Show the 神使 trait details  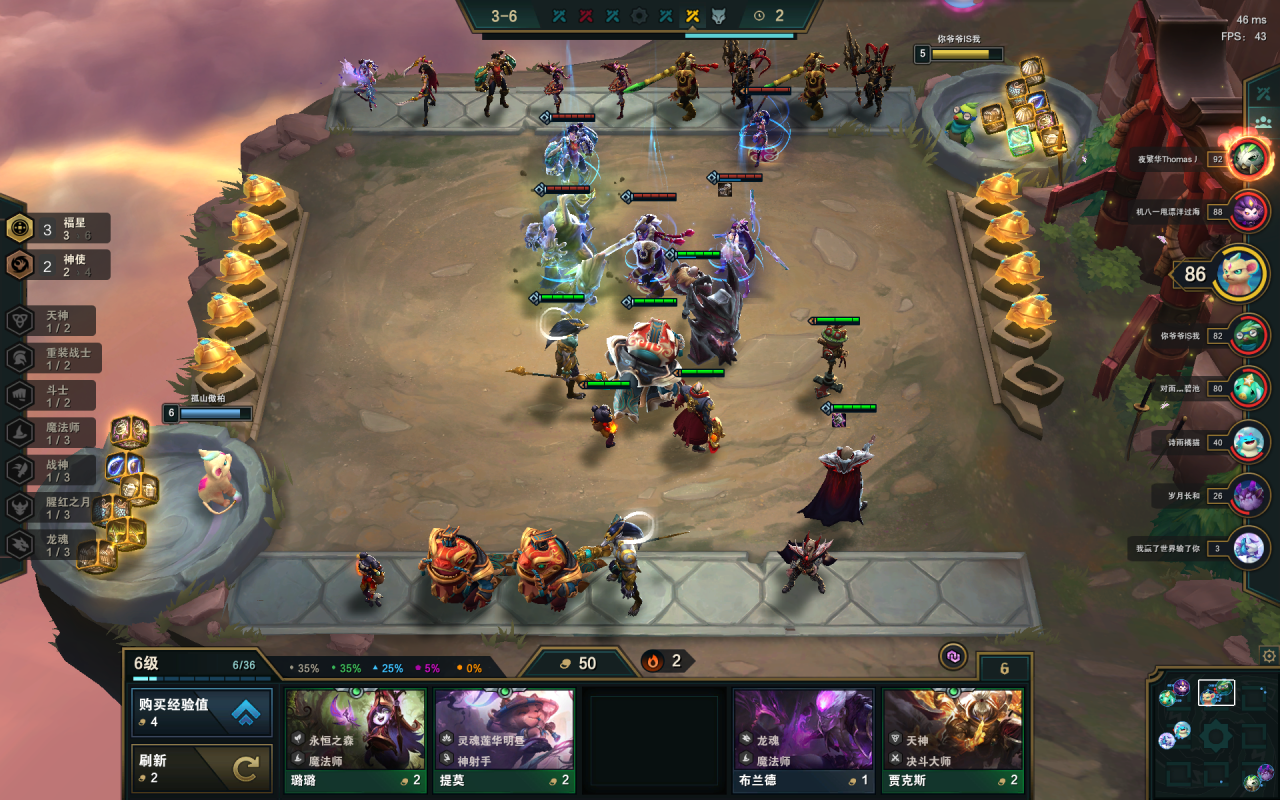coord(60,265)
